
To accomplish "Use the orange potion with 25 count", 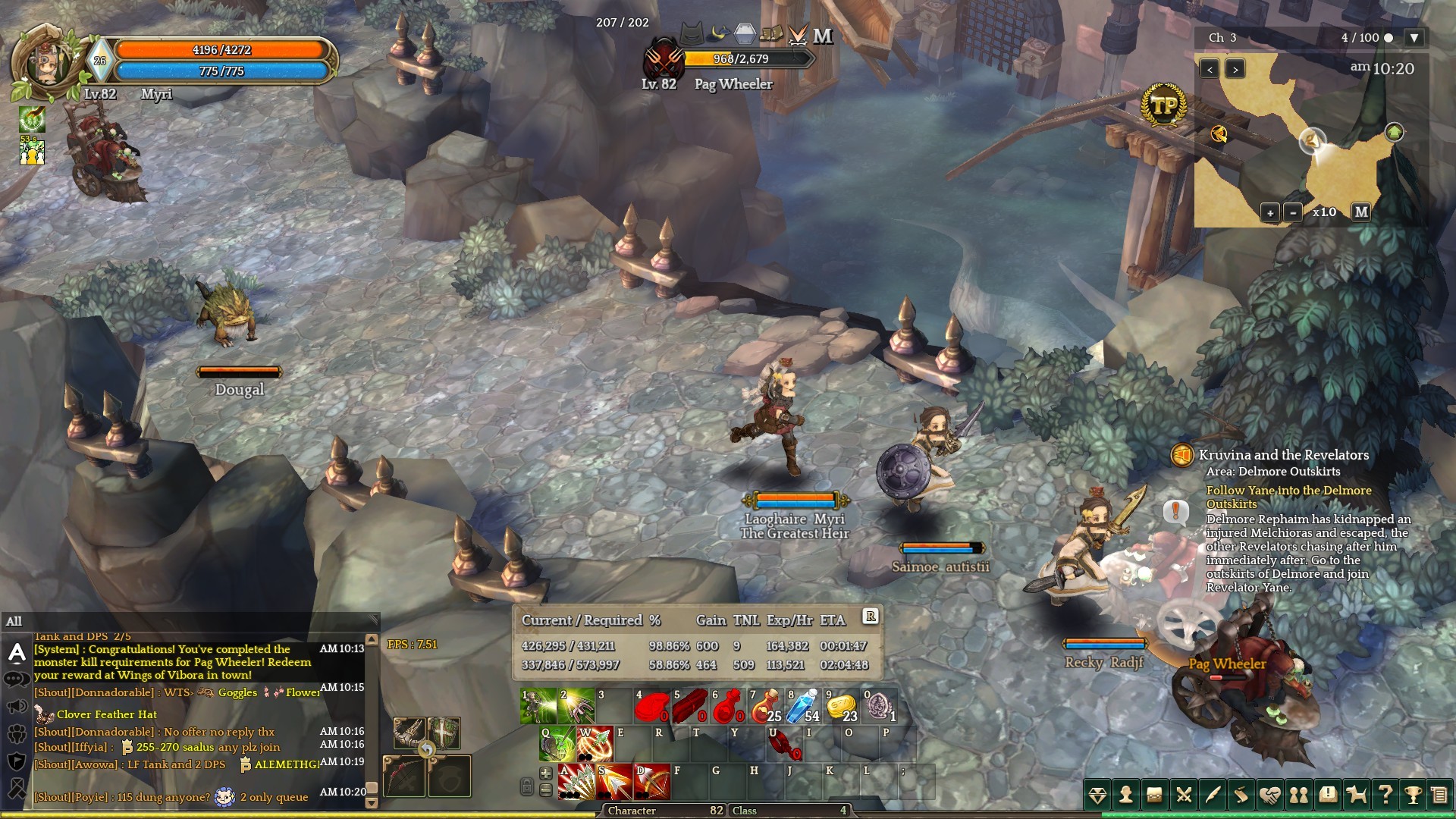I will (x=765, y=706).
